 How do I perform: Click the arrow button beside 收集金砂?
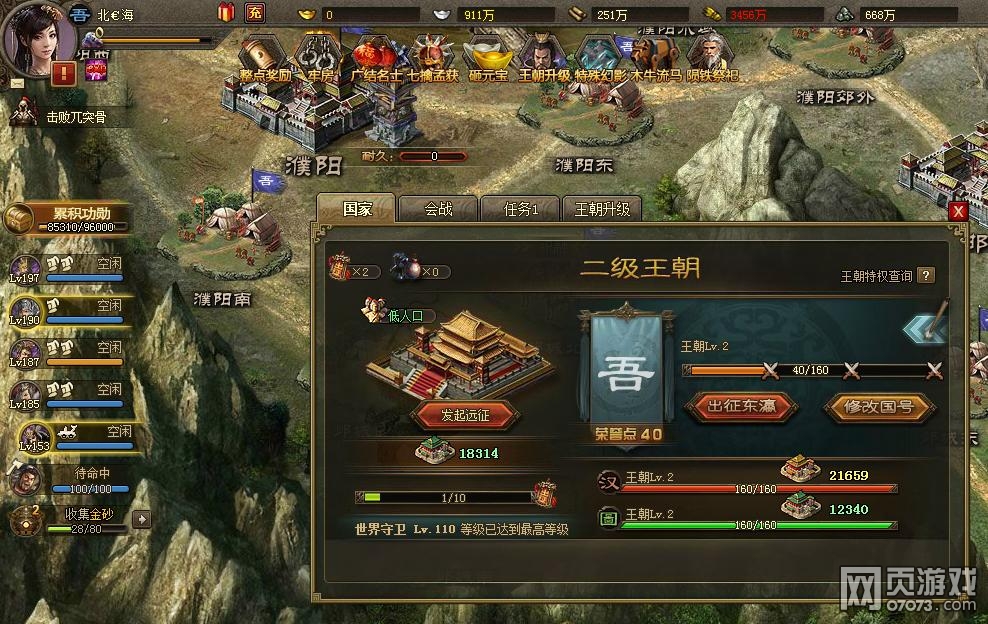(141, 519)
